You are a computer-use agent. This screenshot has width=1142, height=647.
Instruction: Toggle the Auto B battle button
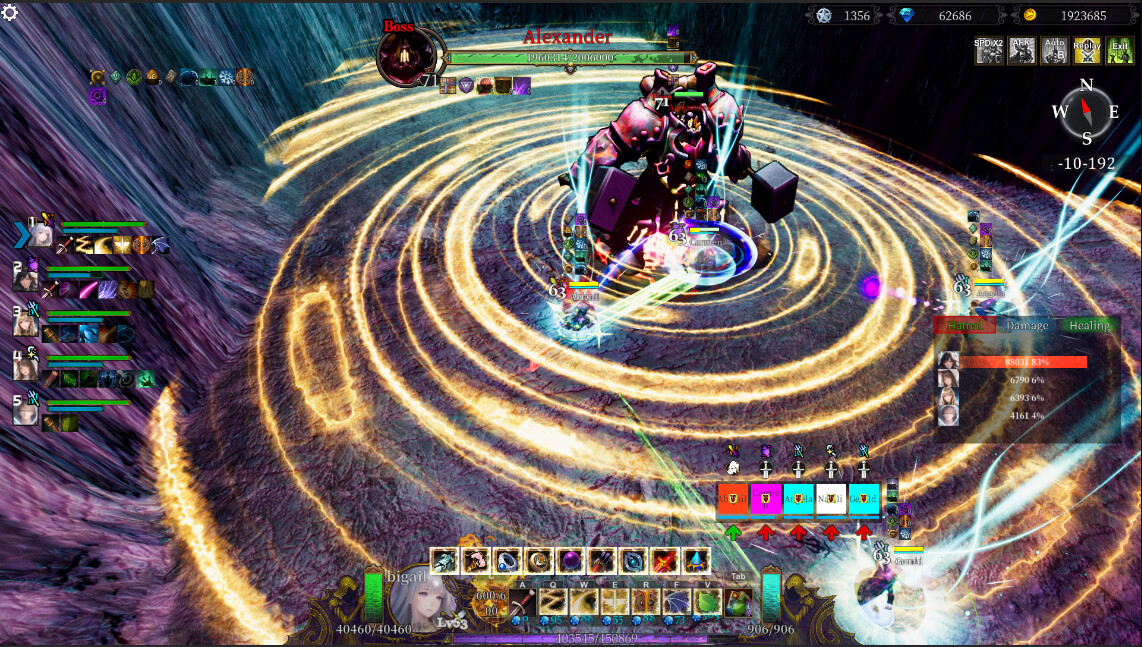click(1054, 51)
